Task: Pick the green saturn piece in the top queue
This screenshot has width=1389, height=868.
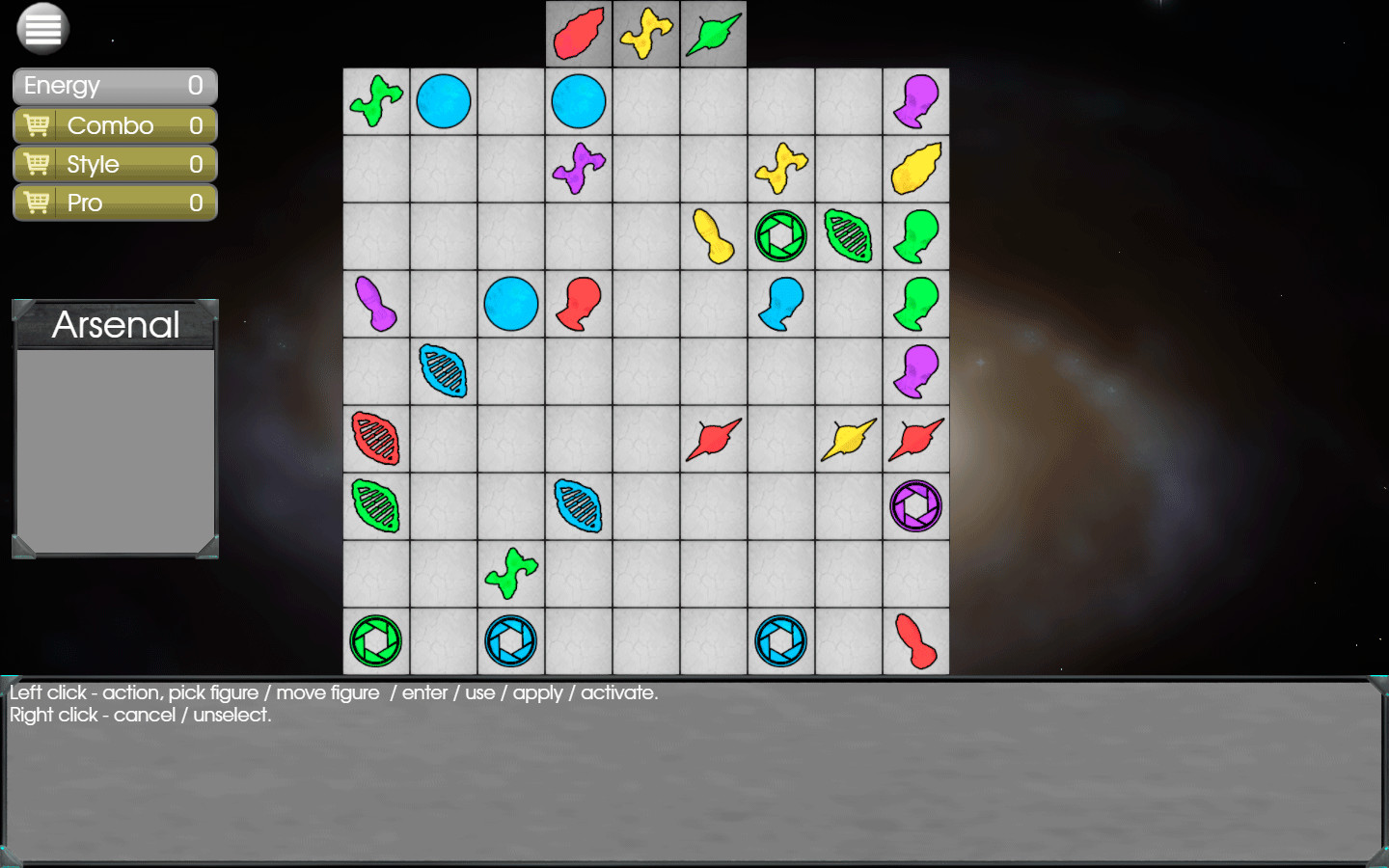Action: click(x=713, y=34)
